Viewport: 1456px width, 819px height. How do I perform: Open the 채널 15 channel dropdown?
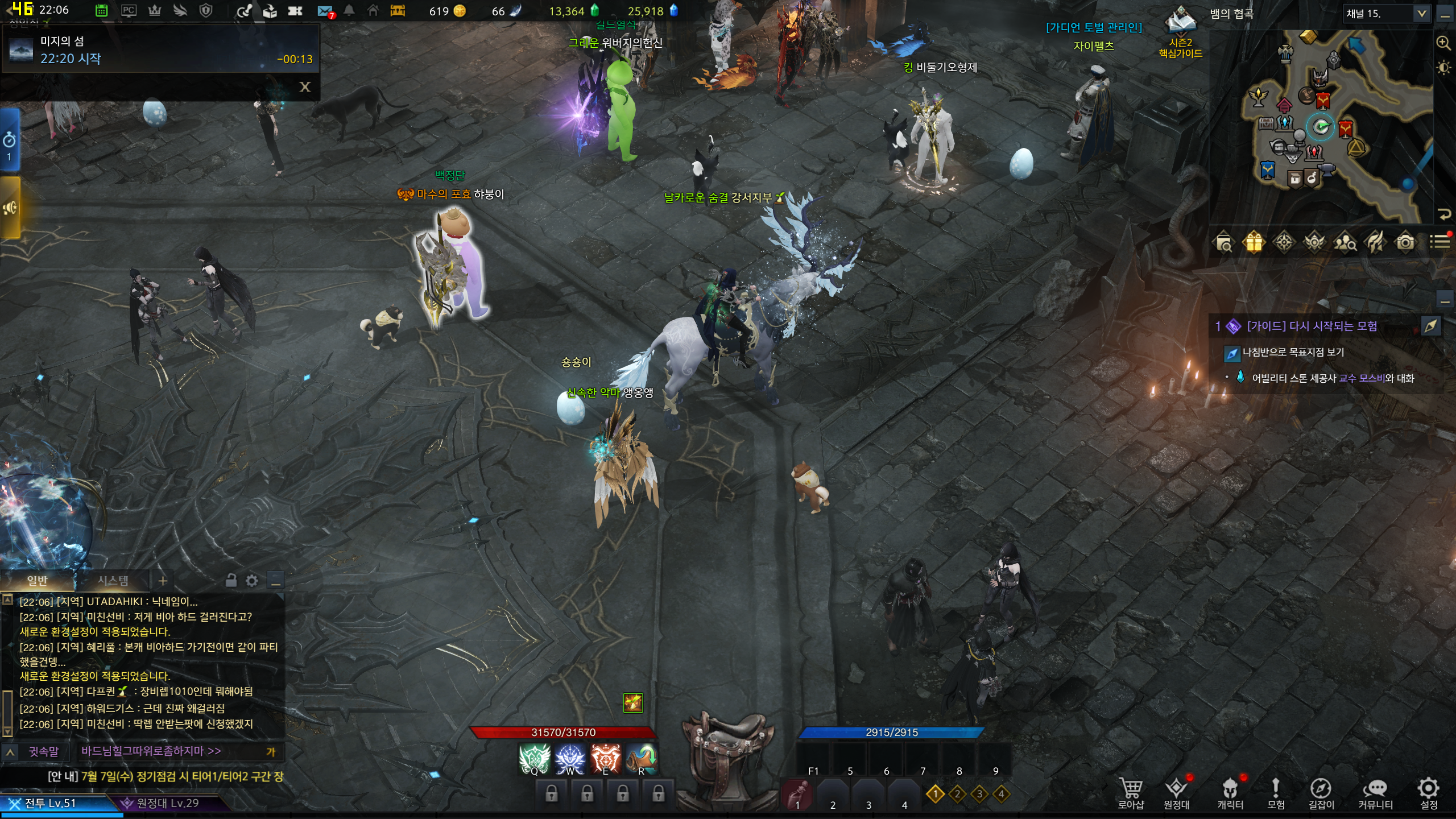pos(1421,14)
